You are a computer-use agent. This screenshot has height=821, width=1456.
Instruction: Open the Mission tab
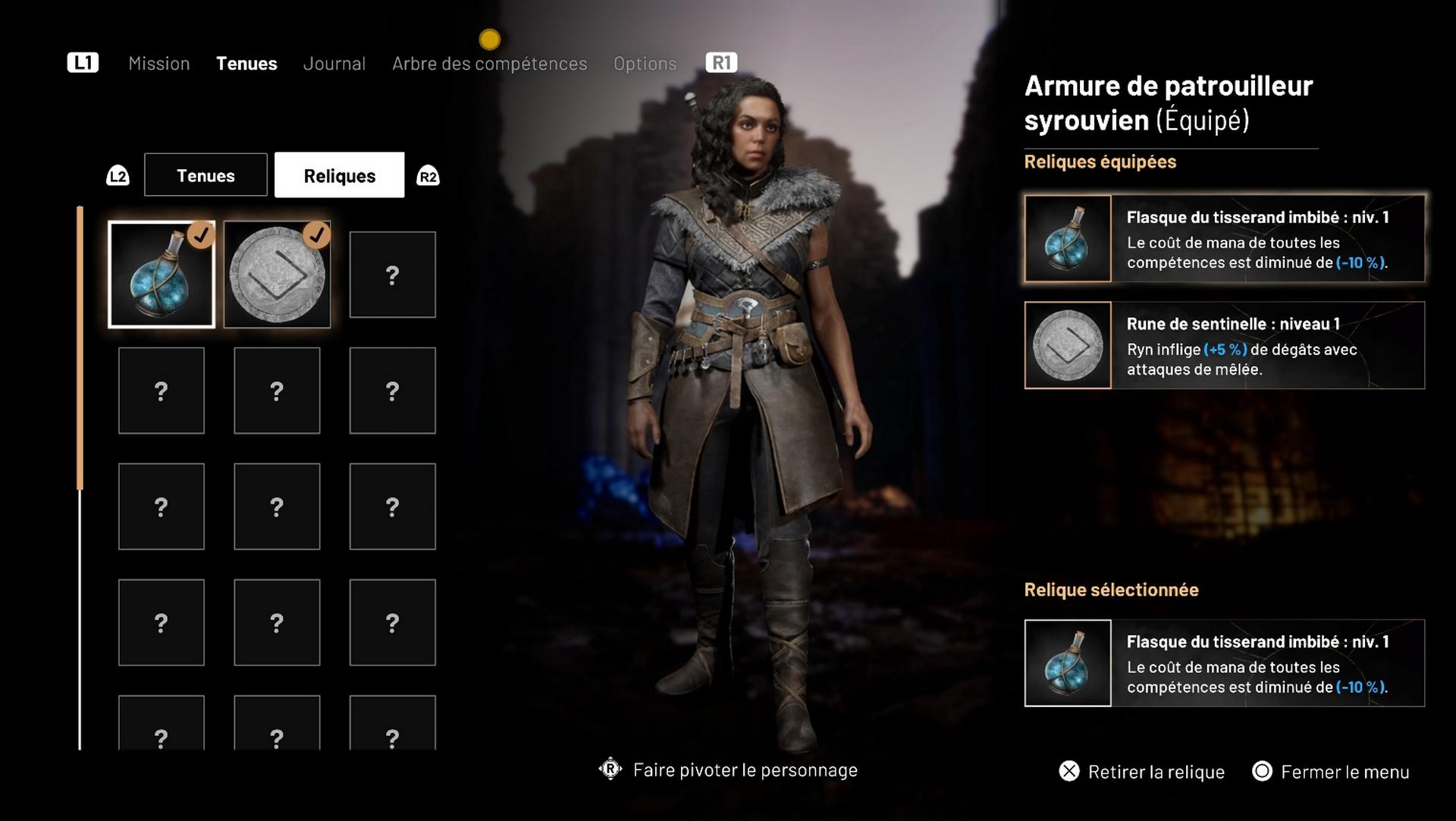[158, 64]
